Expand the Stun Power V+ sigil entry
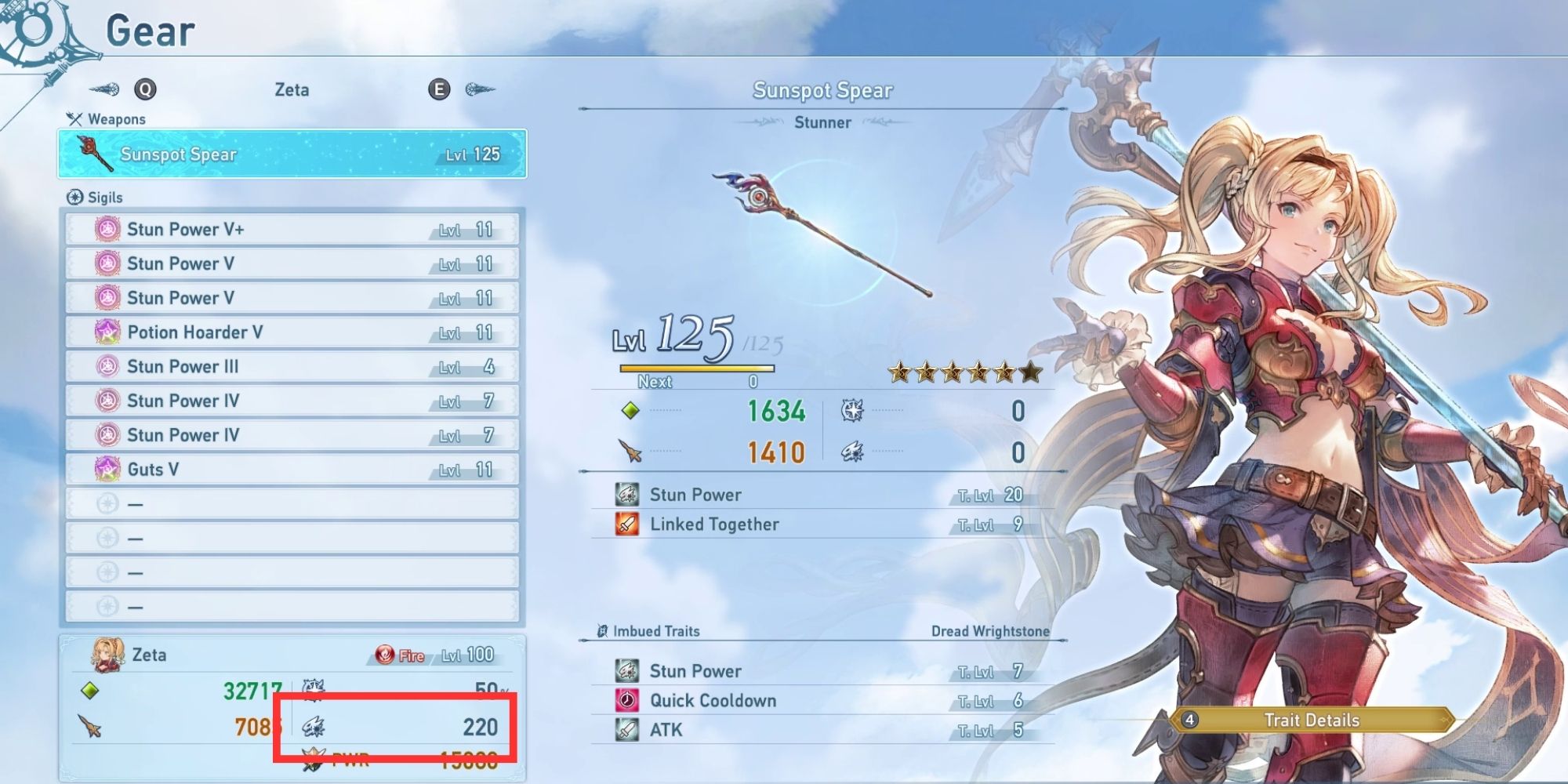 [290, 229]
